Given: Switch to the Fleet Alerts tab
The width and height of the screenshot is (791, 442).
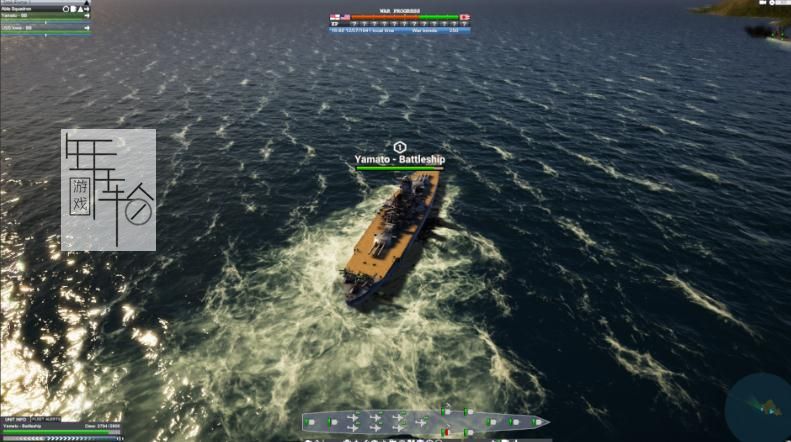Looking at the screenshot, I should coord(46,418).
